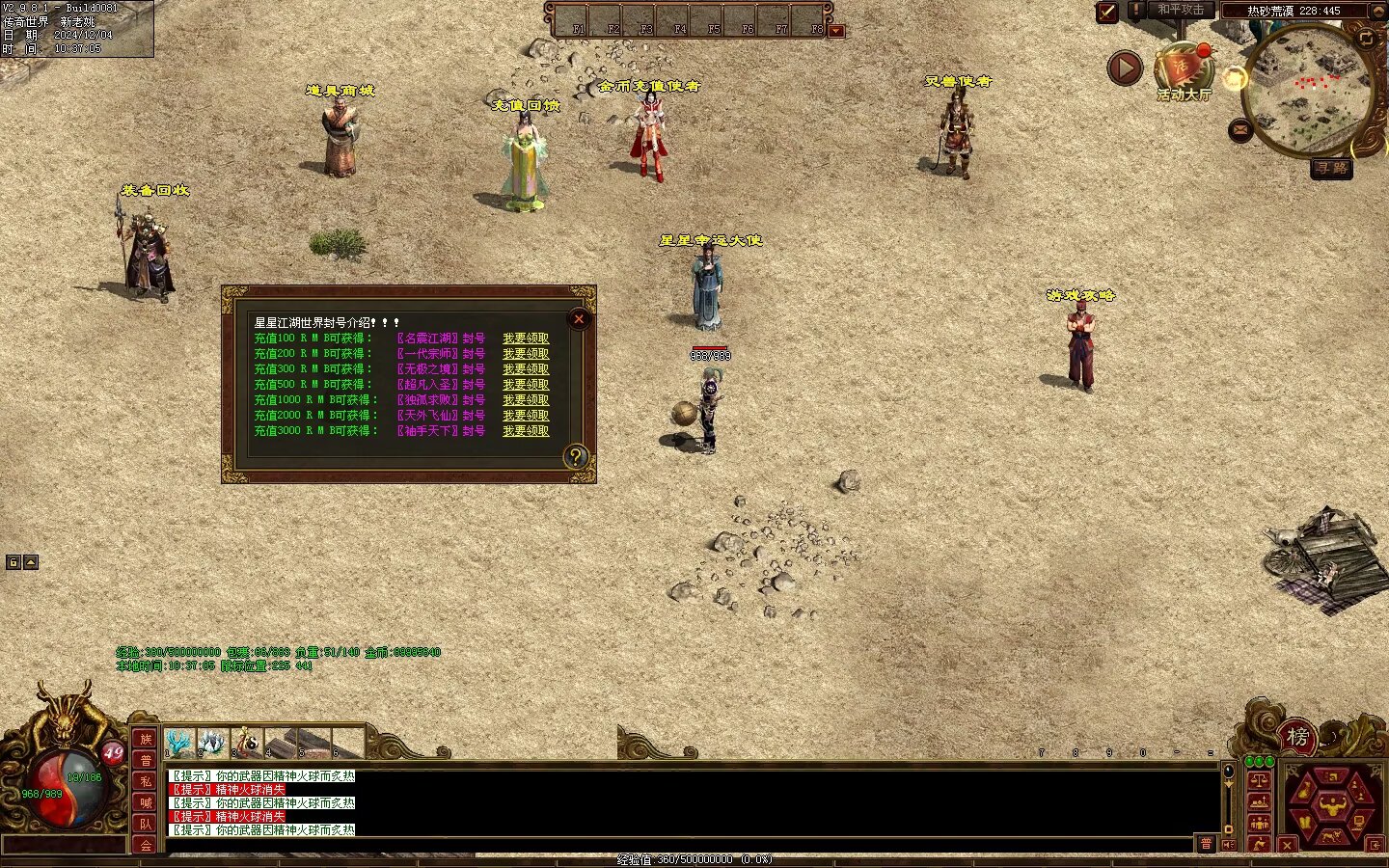Switch chat channel to 私 private
The image size is (1389, 868).
(146, 781)
